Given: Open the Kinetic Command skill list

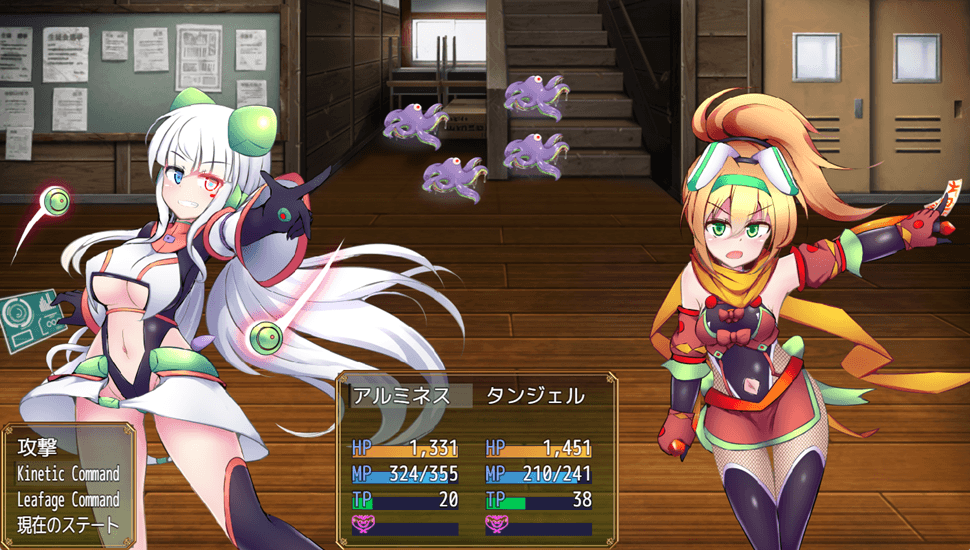Looking at the screenshot, I should point(68,474).
